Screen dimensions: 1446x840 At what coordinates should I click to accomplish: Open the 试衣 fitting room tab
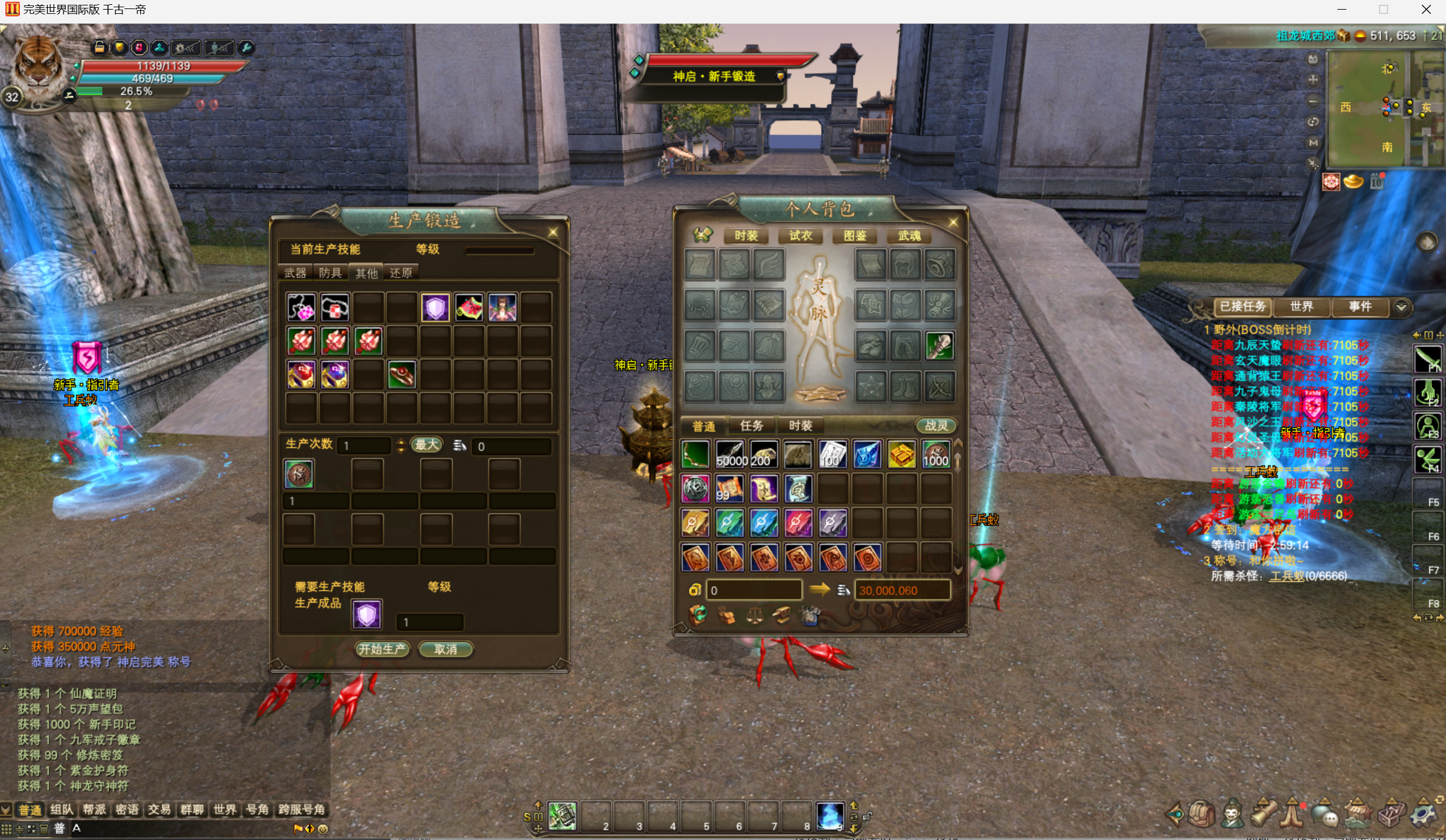pos(801,236)
